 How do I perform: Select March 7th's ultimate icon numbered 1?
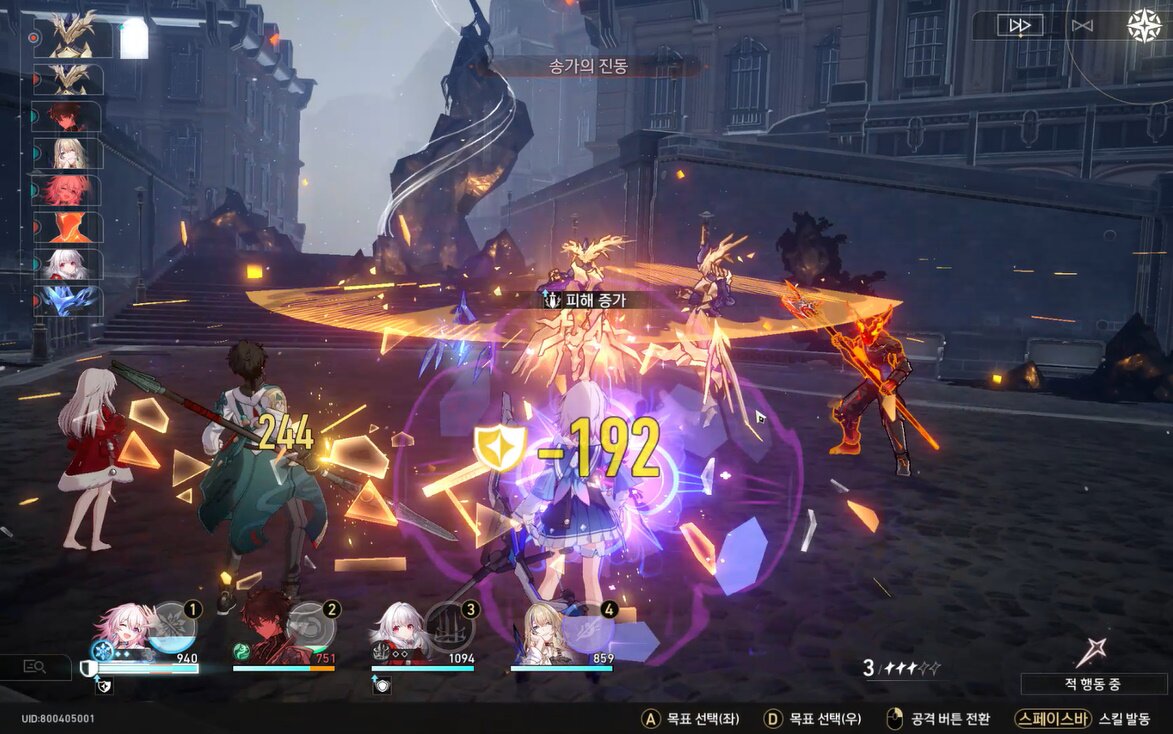click(172, 622)
